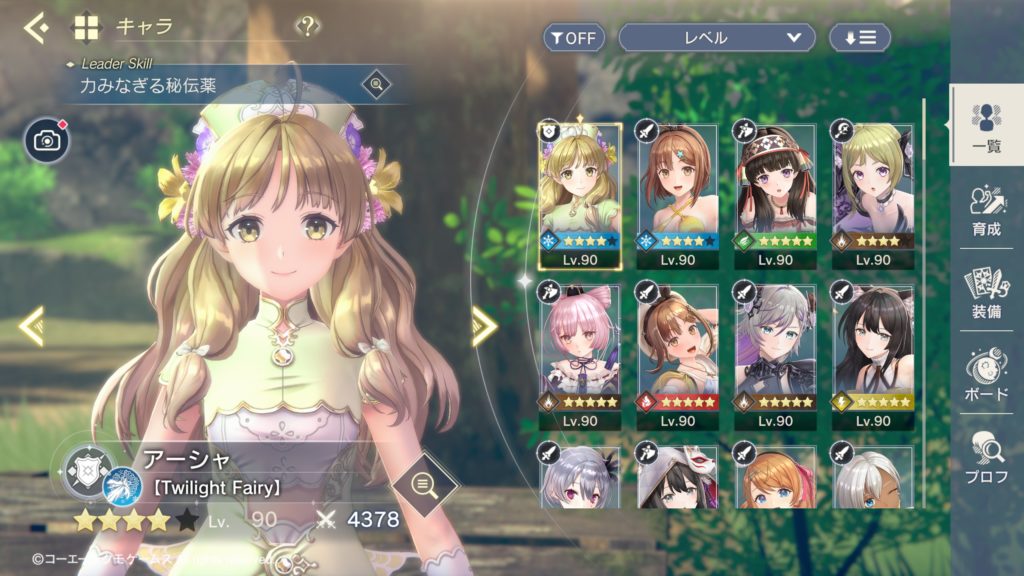The image size is (1024, 576).
Task: Open the camera photo mode
Action: pos(47,141)
